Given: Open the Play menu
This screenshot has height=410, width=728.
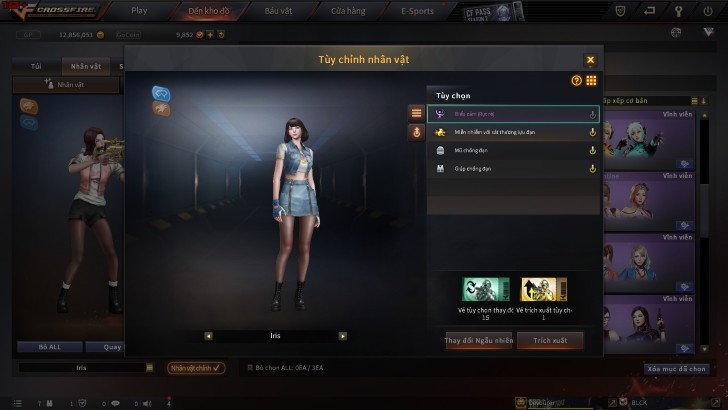Looking at the screenshot, I should (x=139, y=10).
